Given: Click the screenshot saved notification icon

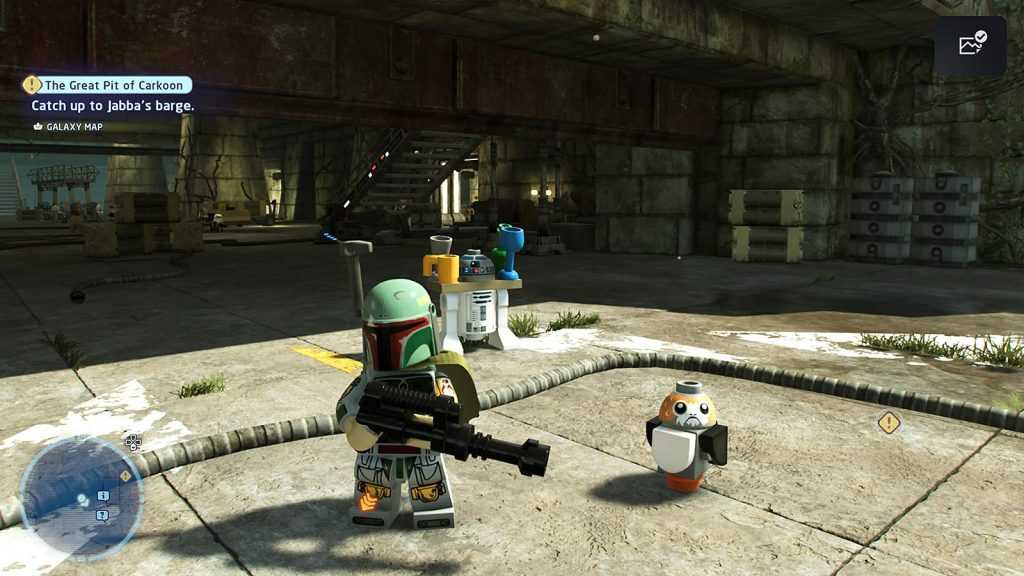Looking at the screenshot, I should click(970, 45).
